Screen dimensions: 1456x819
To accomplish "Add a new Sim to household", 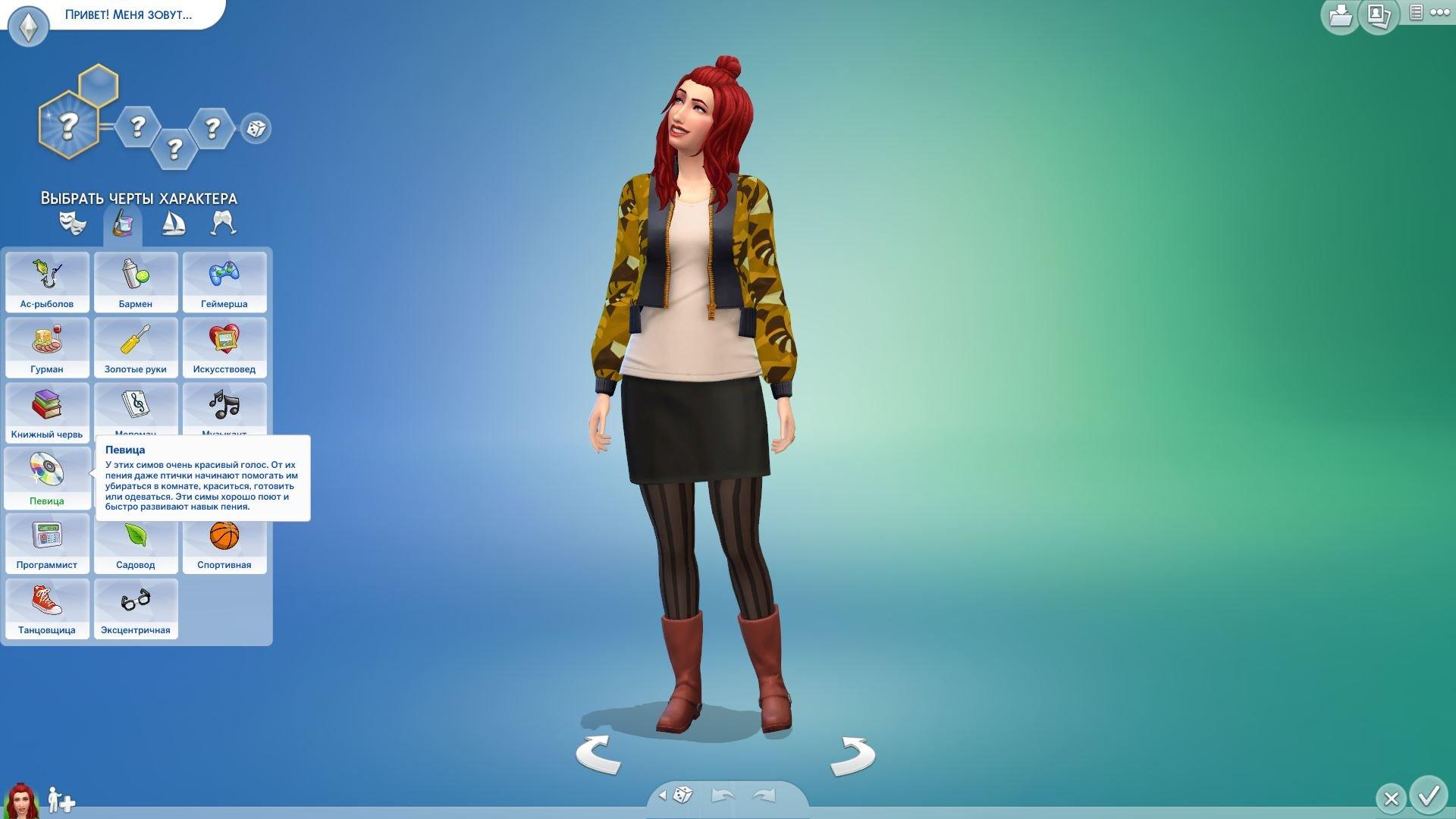I will coord(61,800).
